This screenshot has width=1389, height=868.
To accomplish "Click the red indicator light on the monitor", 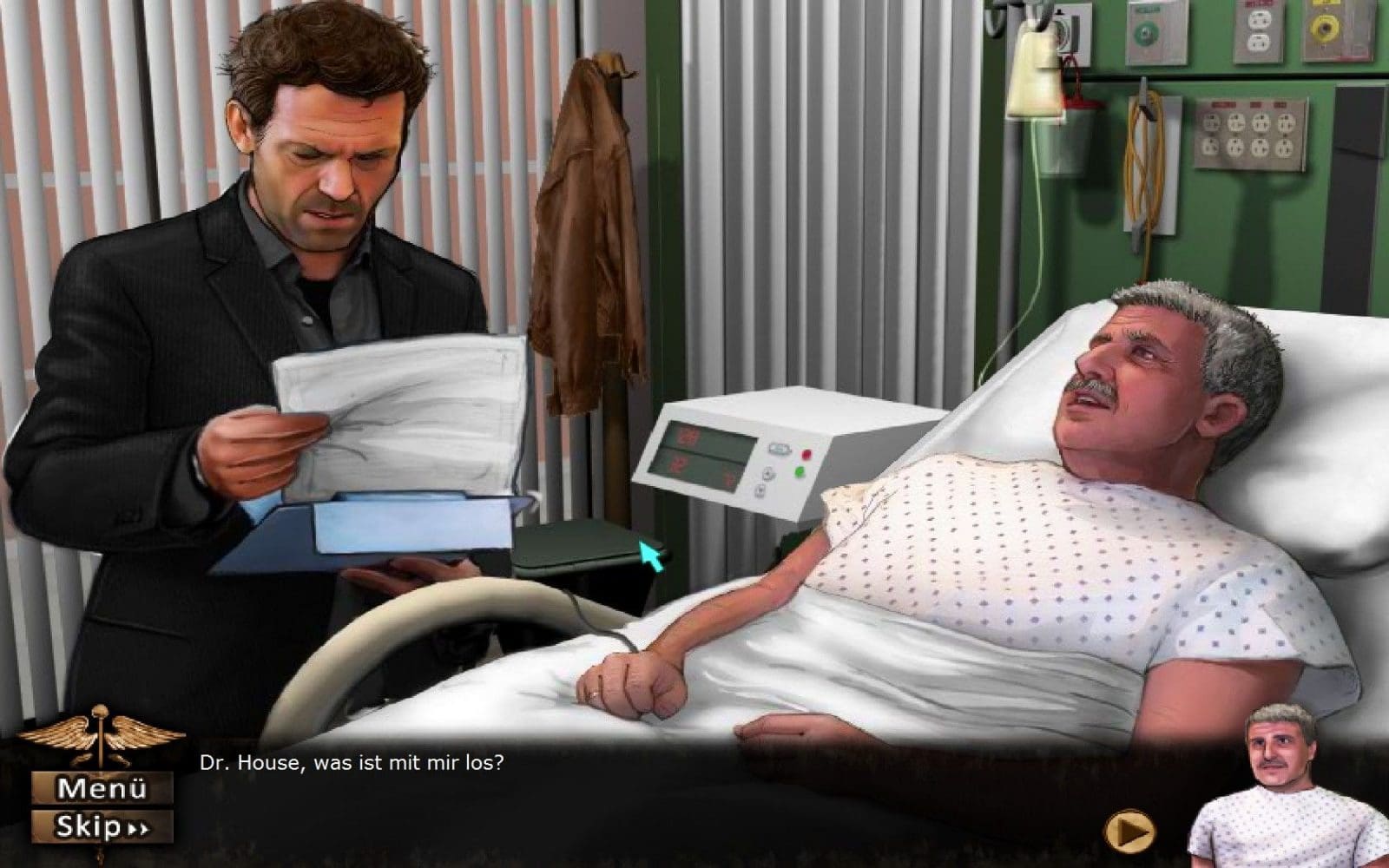I will click(x=806, y=454).
